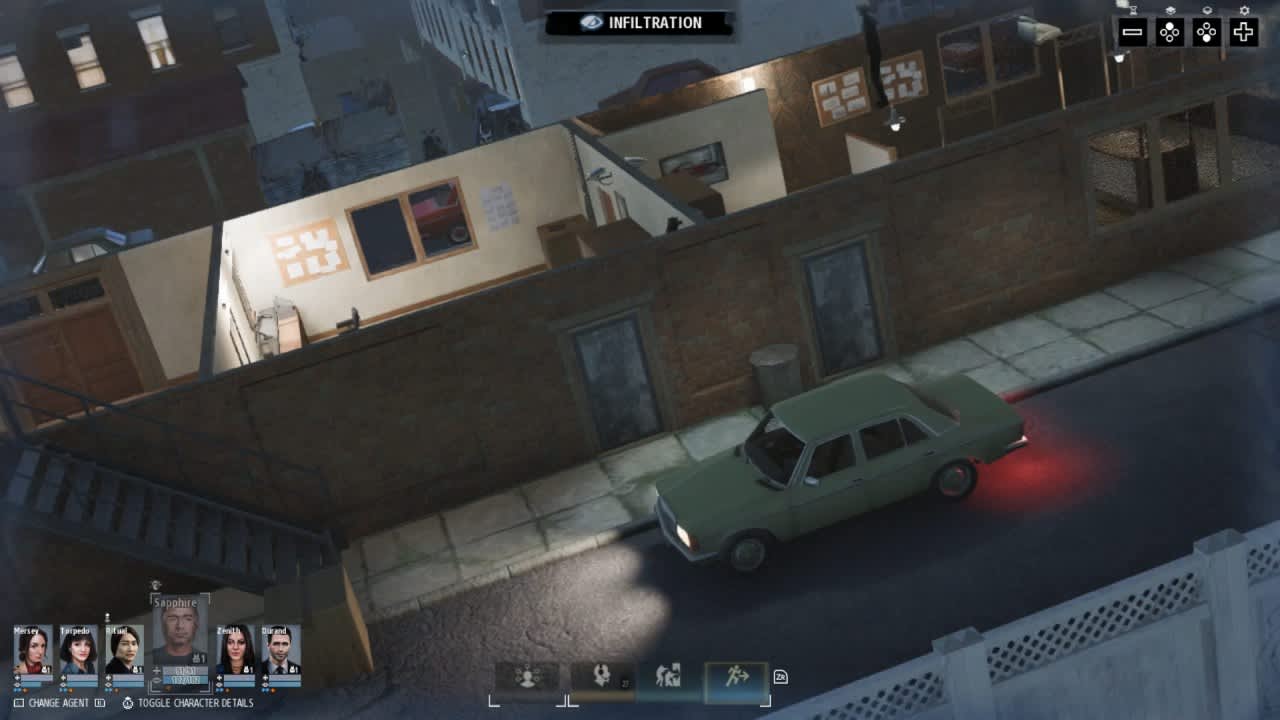Image resolution: width=1280 pixels, height=720 pixels.
Task: Click the plus expander next to Durand's health bar
Action: [264, 676]
